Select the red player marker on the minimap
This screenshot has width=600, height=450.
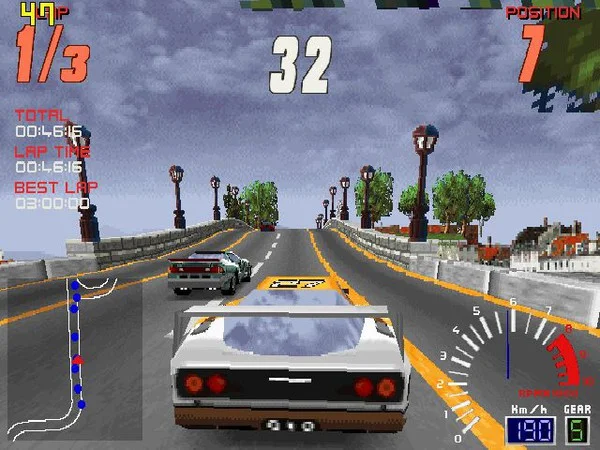point(78,360)
